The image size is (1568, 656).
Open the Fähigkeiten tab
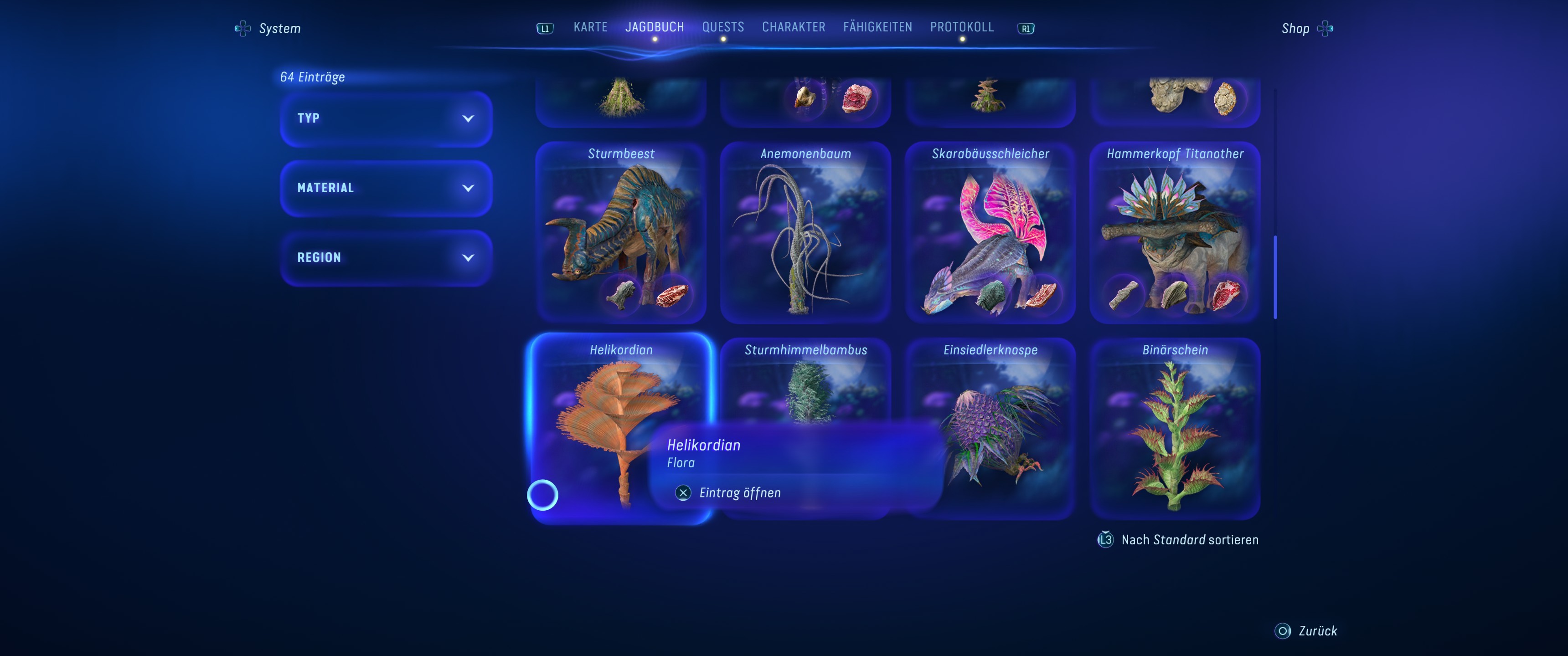coord(877,27)
